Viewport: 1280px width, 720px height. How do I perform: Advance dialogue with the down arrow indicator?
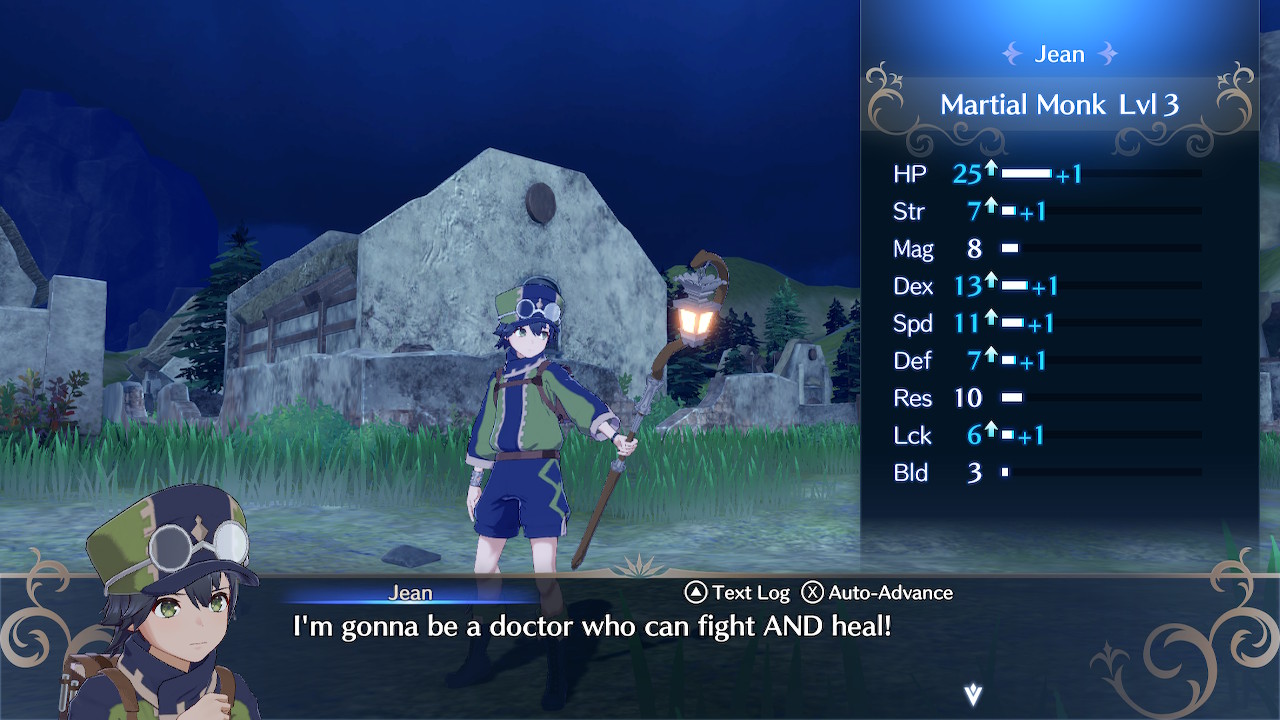tap(972, 694)
